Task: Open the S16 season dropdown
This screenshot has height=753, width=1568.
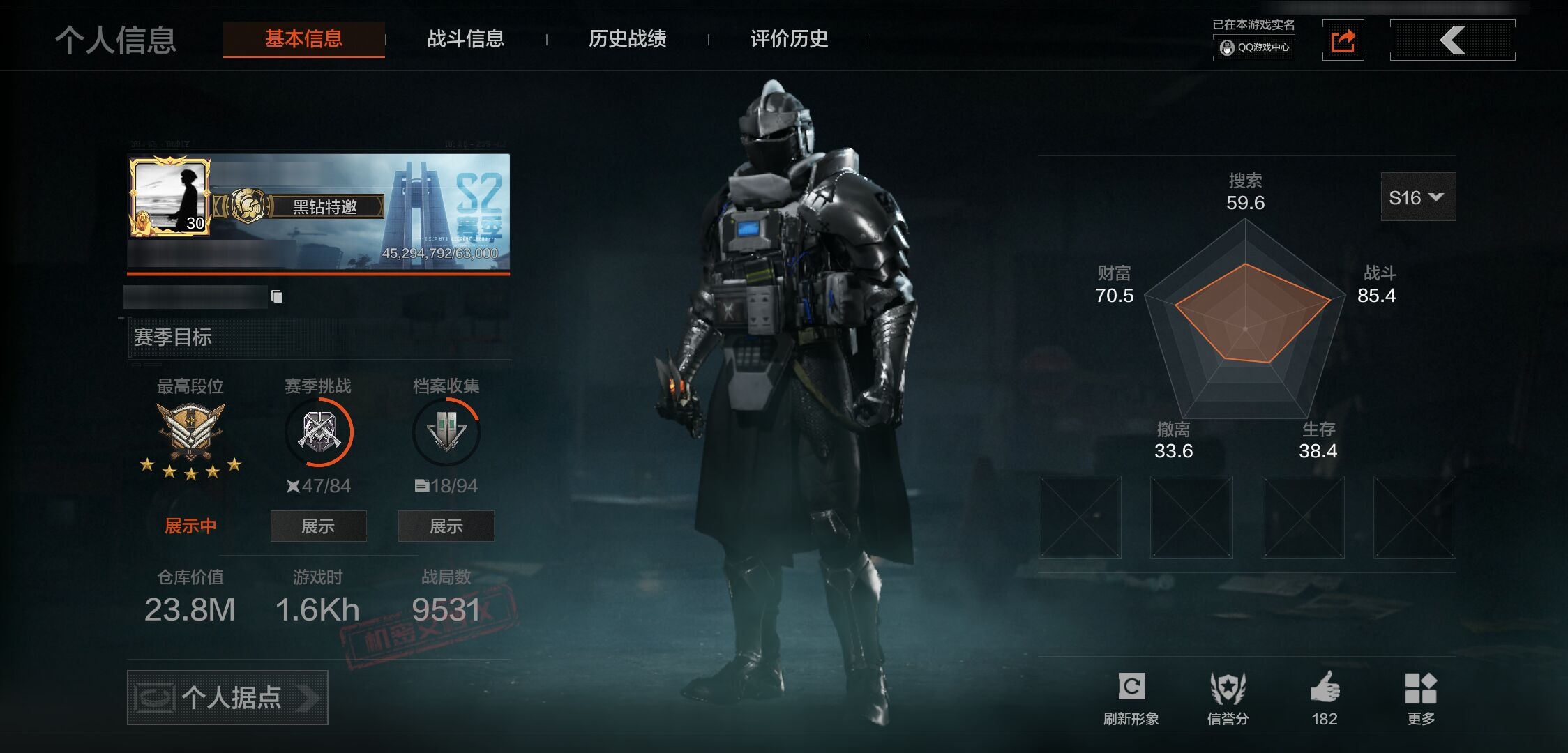Action: pos(1417,197)
